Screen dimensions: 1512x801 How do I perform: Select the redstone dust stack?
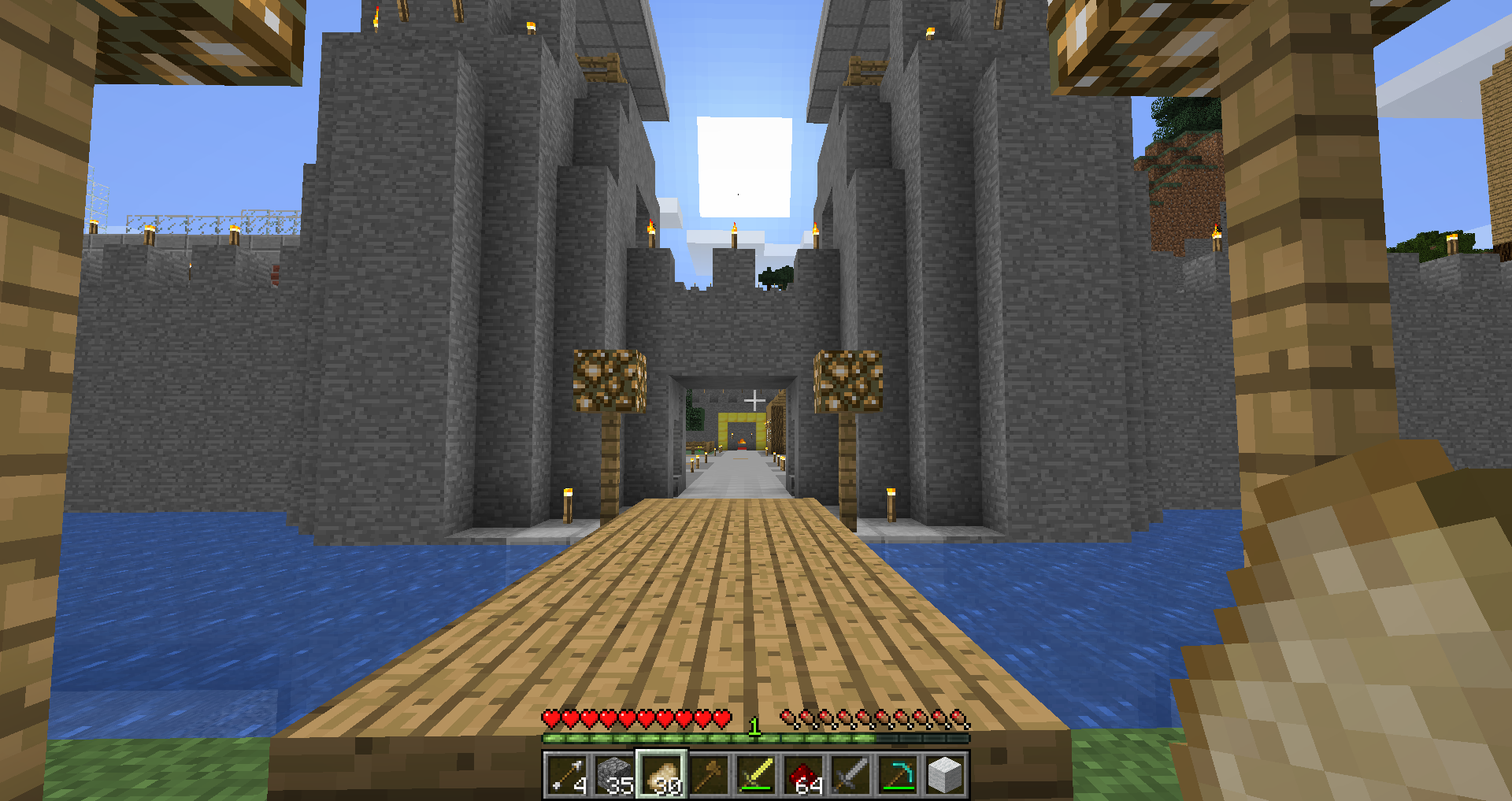803,775
